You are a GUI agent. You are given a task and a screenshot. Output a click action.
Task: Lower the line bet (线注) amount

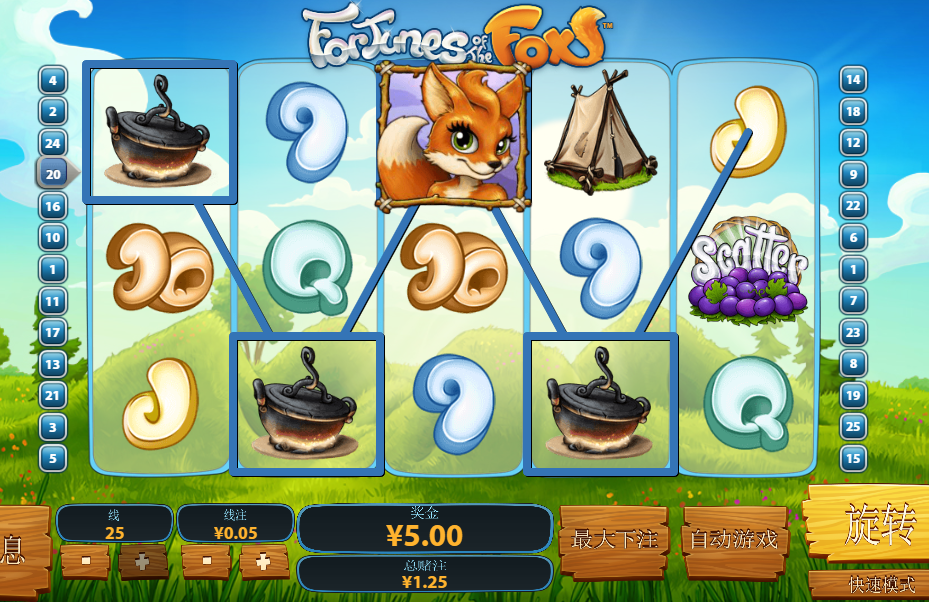(207, 561)
